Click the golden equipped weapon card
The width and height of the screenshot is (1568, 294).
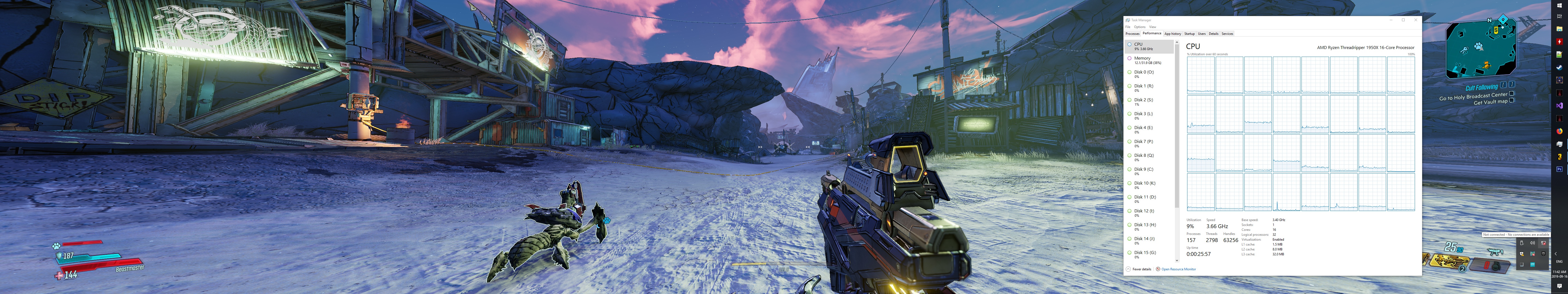(x=1449, y=261)
